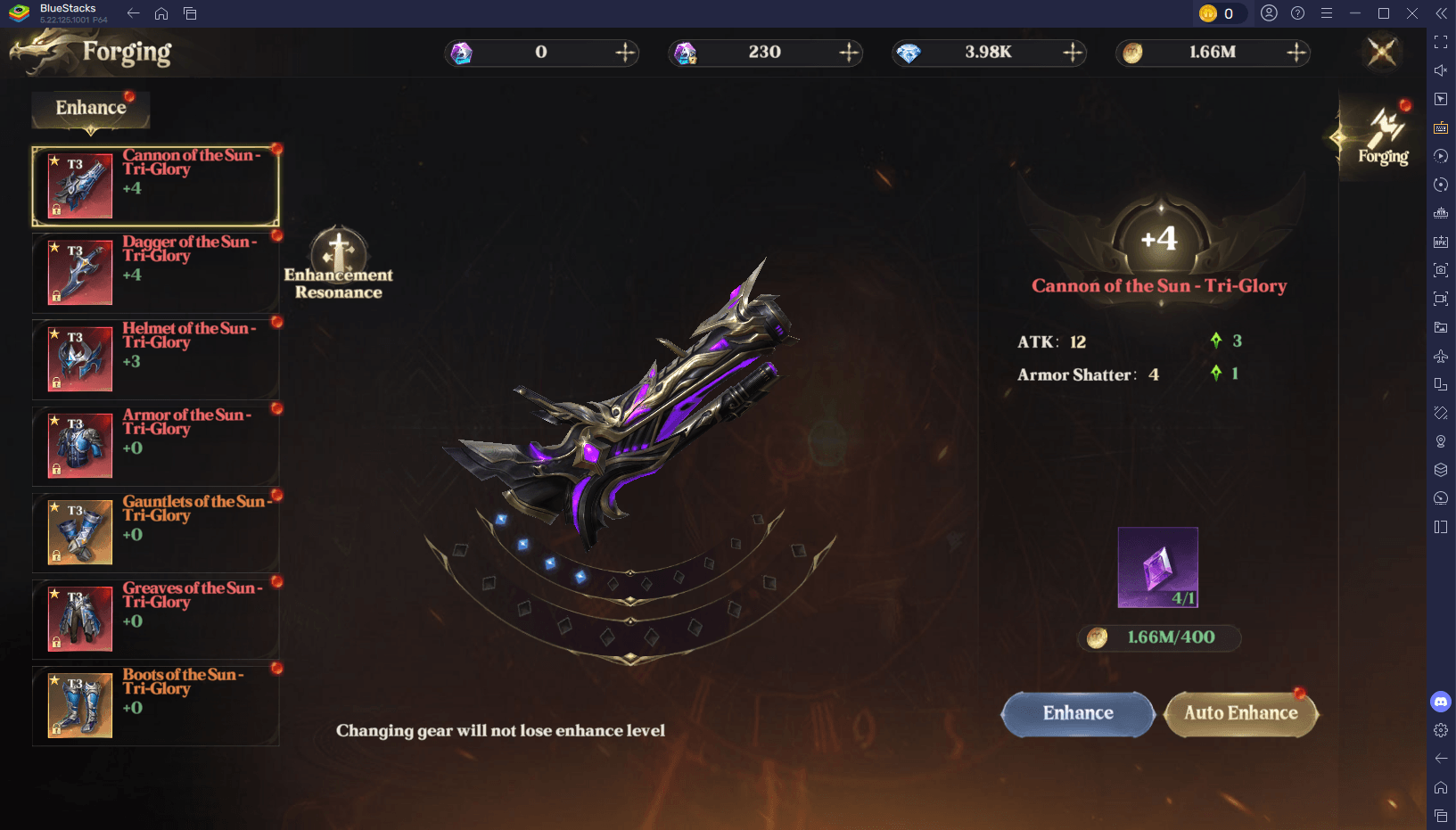1456x830 pixels.
Task: Select Gauntlets of the Sun gear row
Action: [x=156, y=532]
